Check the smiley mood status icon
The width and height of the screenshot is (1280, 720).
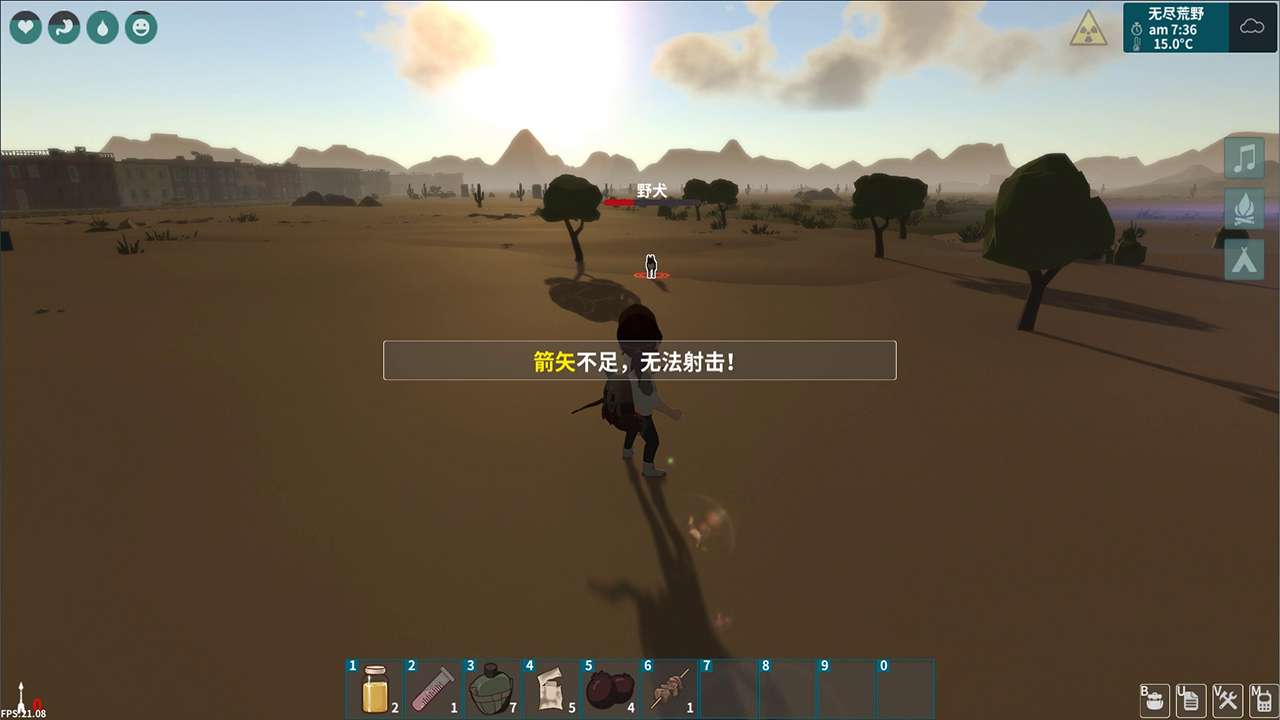click(x=141, y=27)
